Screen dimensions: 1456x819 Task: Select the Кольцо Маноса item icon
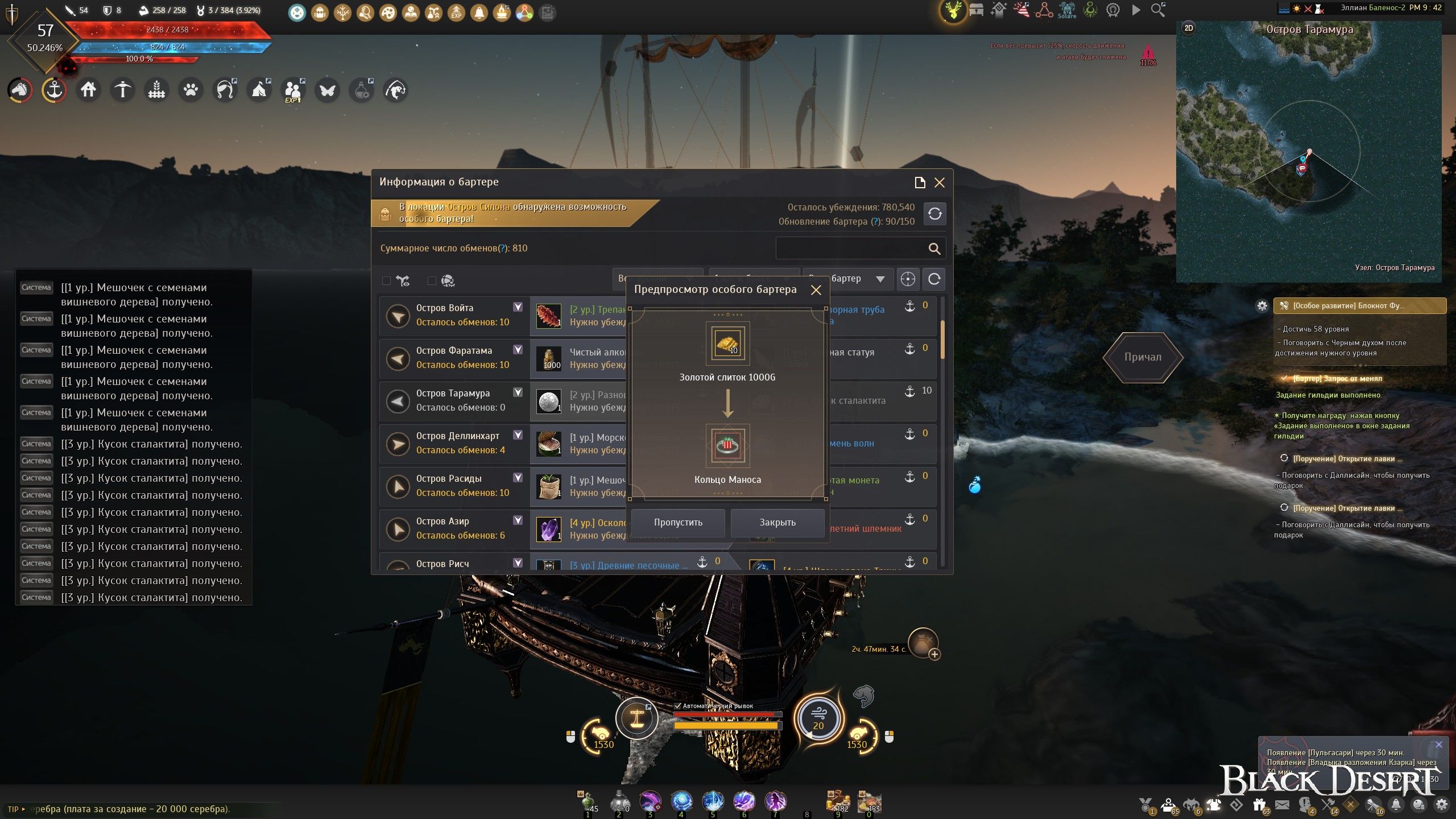(727, 446)
